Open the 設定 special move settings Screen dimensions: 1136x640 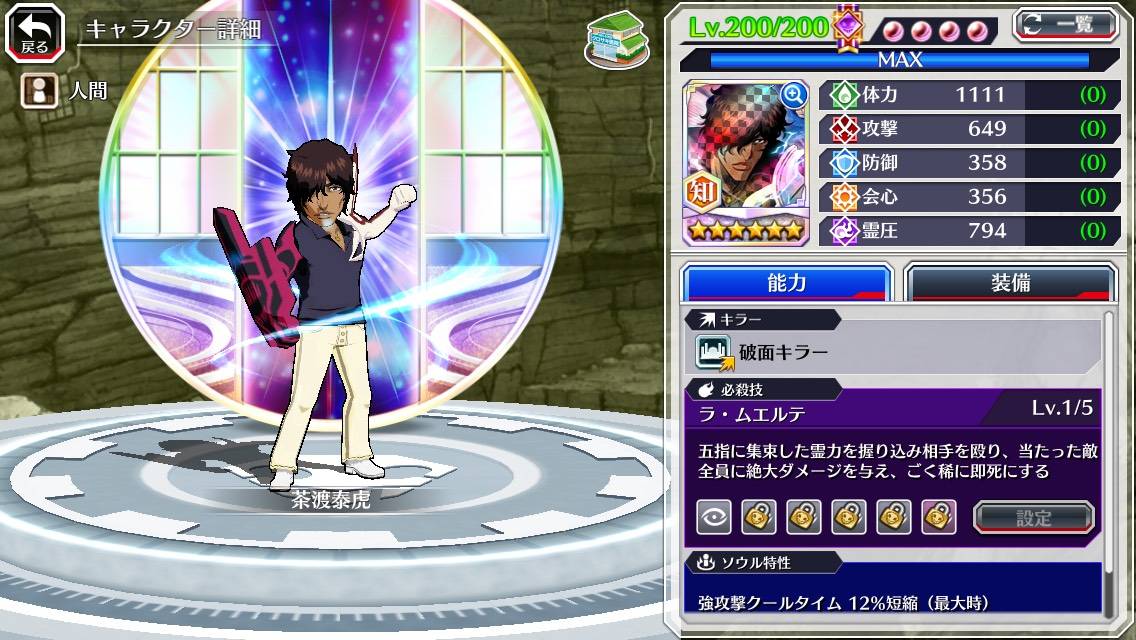tap(1034, 517)
